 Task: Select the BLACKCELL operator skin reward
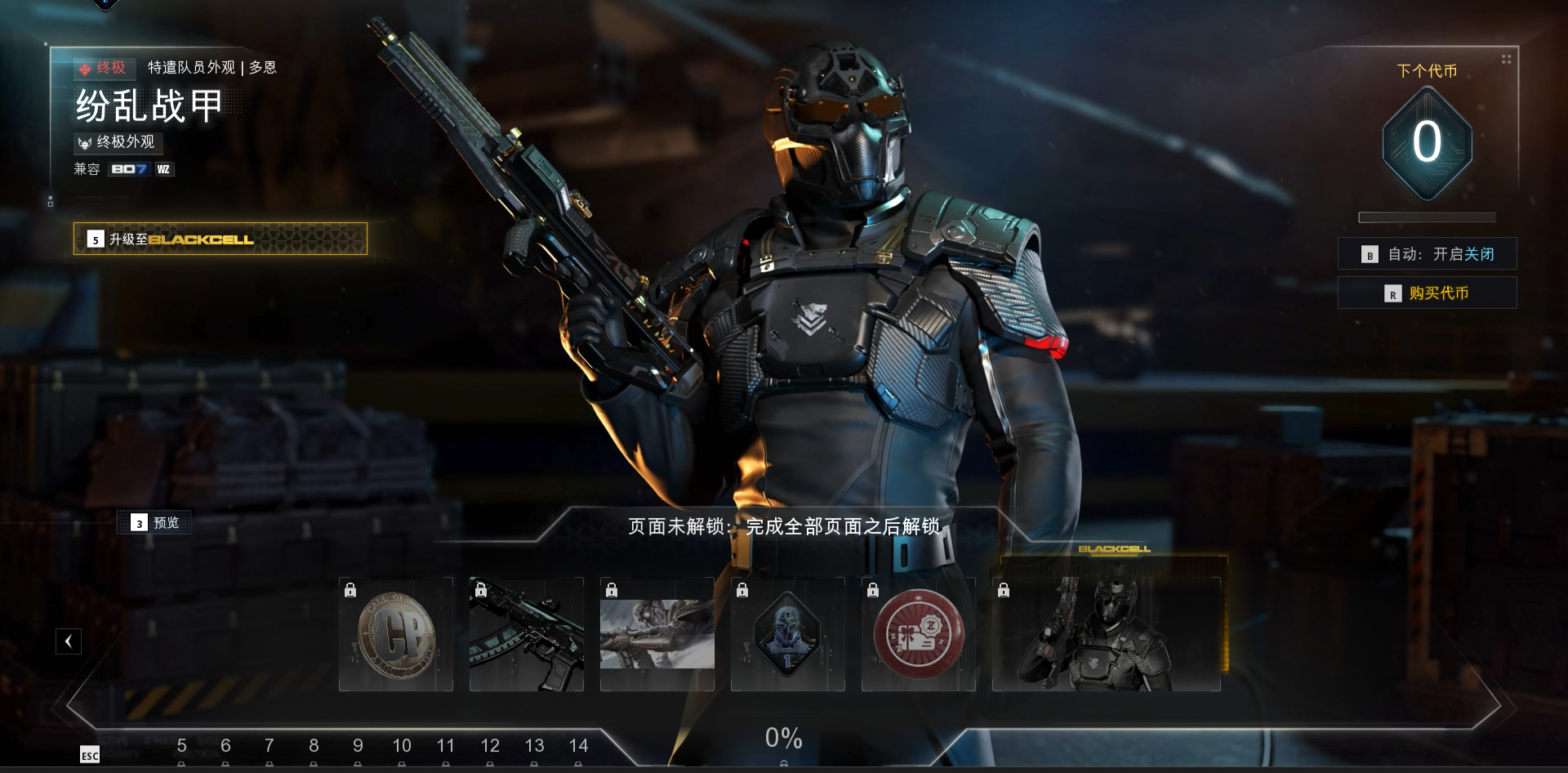(x=1107, y=635)
